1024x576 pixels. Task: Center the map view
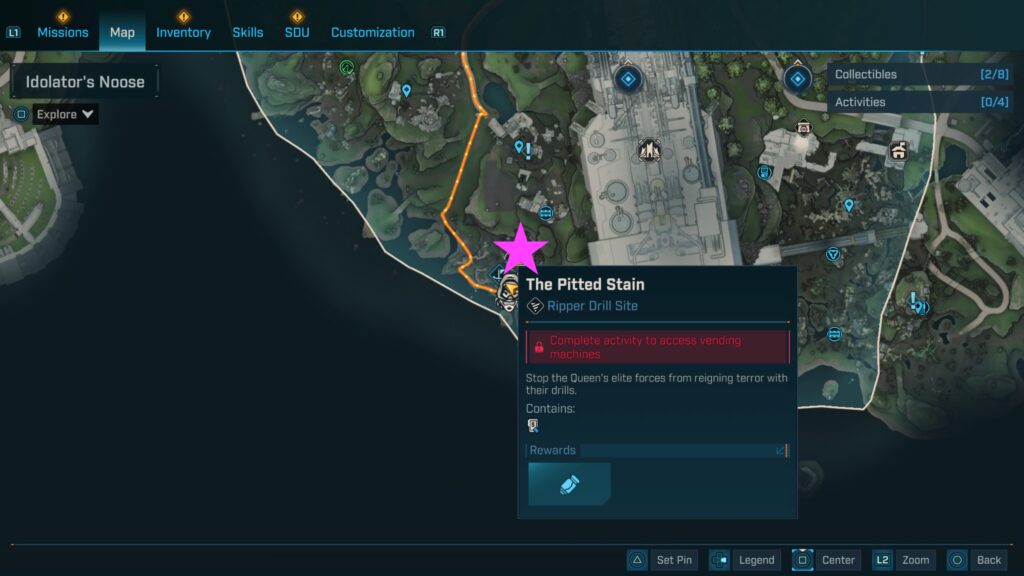coord(825,560)
